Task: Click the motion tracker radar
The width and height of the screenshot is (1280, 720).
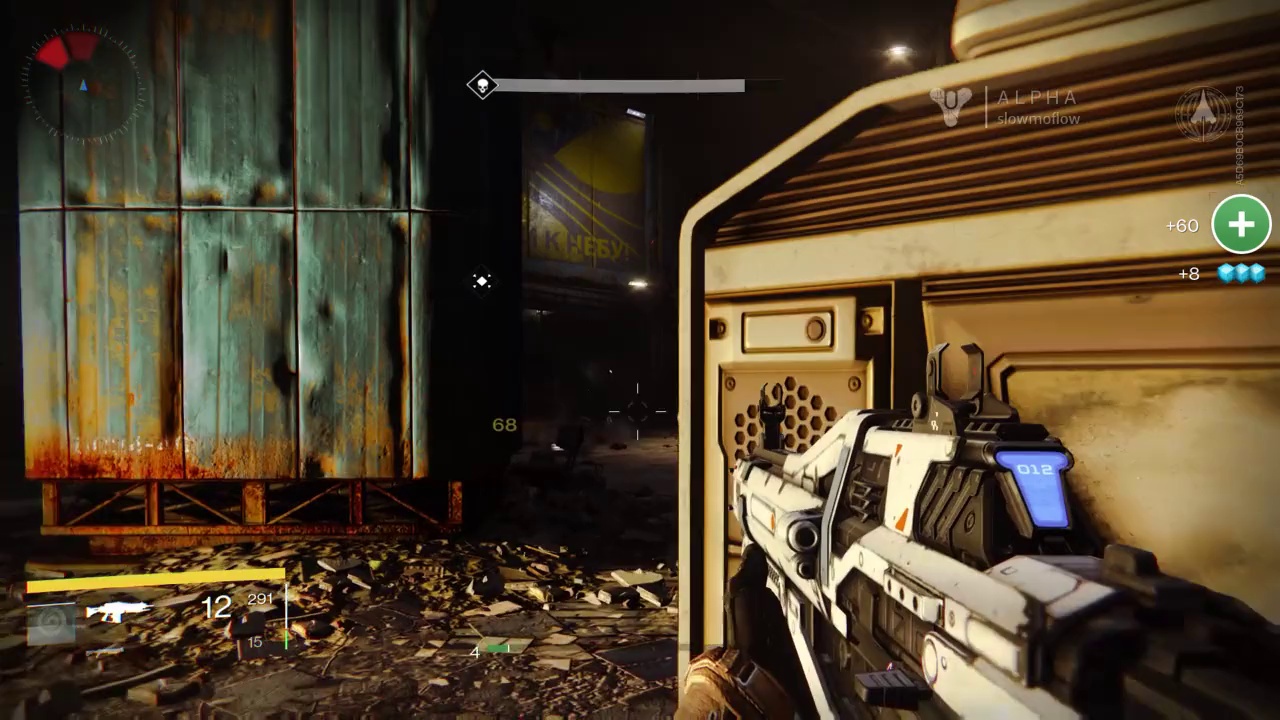Action: pyautogui.click(x=83, y=85)
